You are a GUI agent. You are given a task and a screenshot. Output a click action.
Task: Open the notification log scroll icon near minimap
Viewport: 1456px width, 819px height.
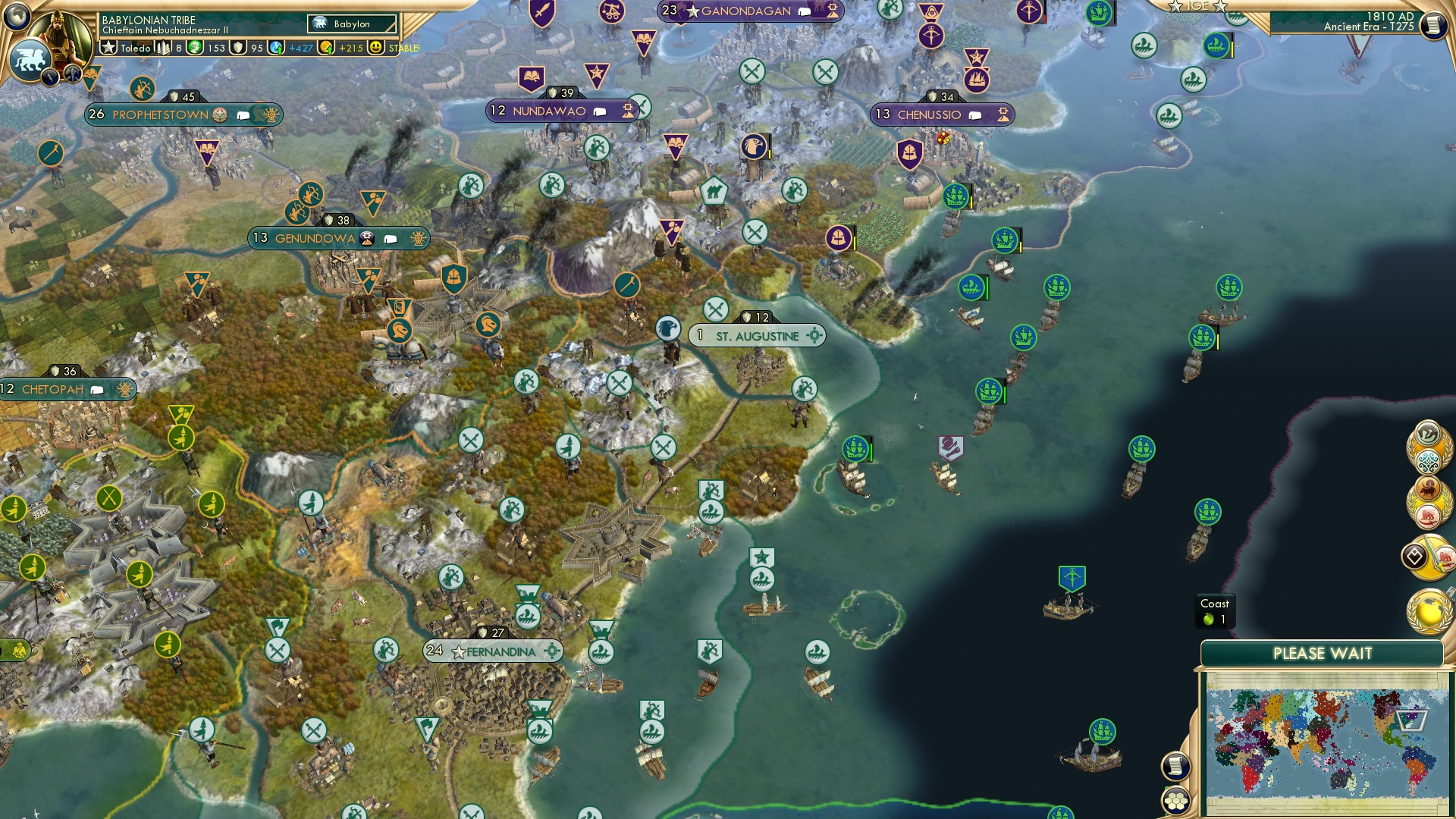(1175, 766)
